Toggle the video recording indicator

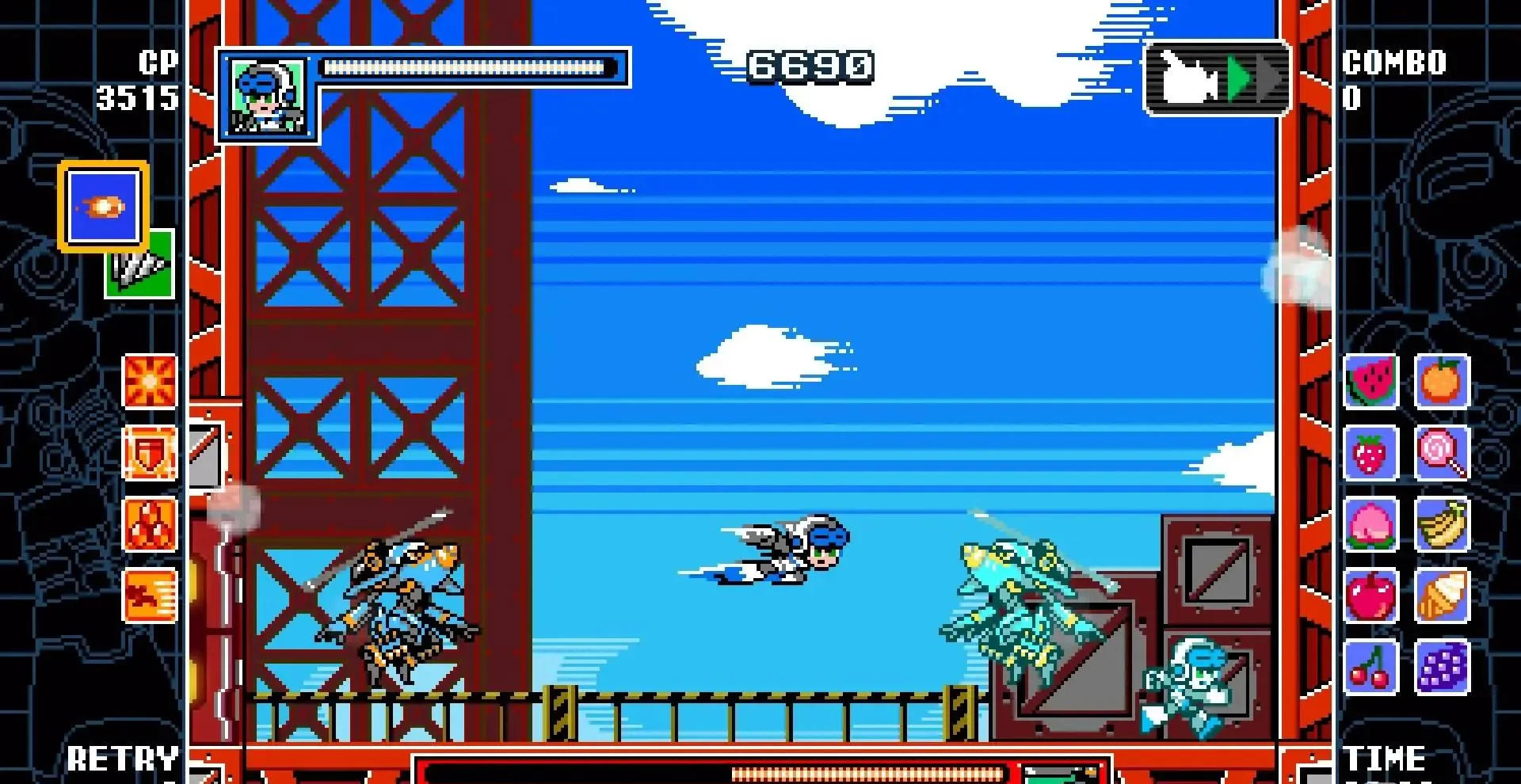tap(1215, 76)
